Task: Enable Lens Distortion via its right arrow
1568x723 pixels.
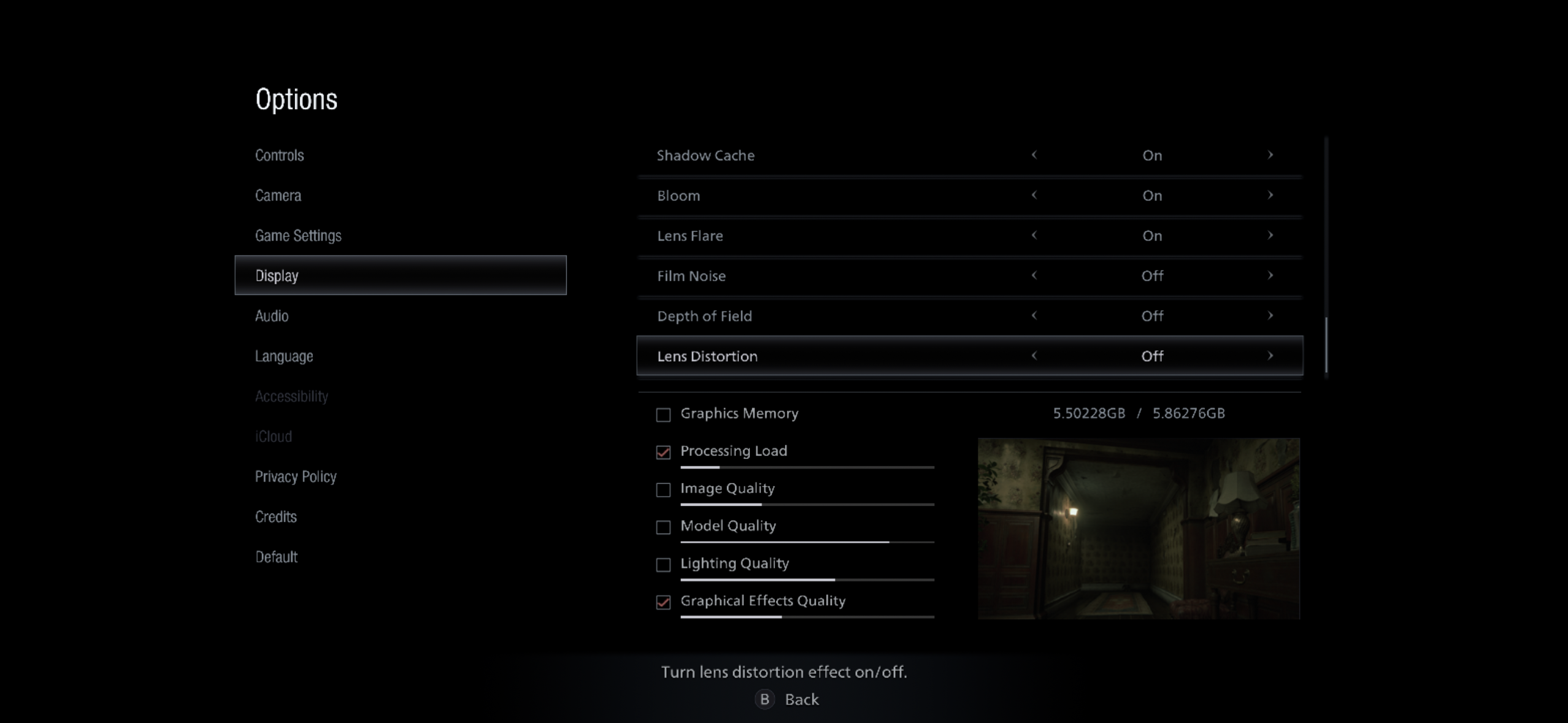Action: click(1270, 356)
